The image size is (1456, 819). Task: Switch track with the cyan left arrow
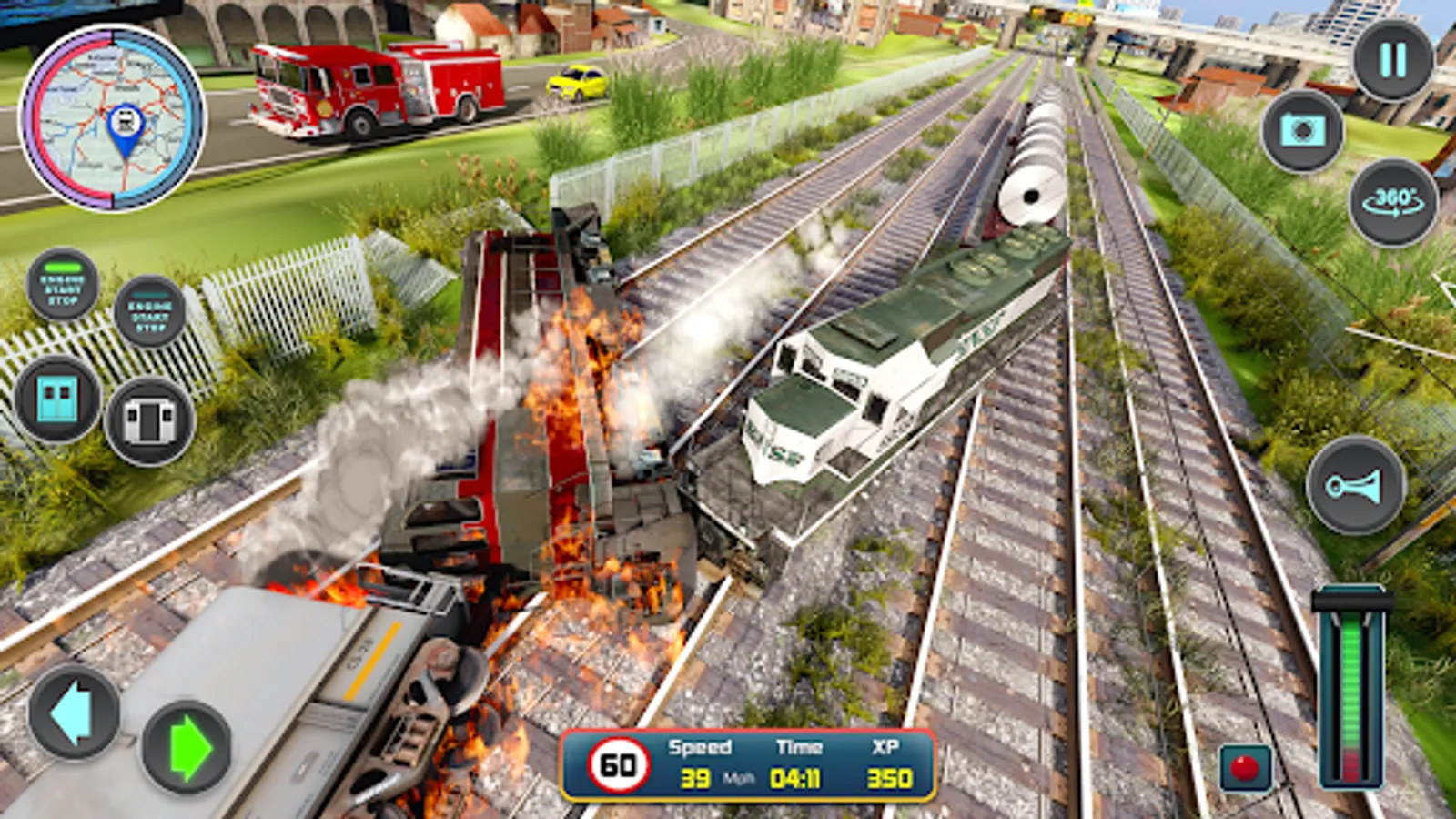(x=73, y=713)
